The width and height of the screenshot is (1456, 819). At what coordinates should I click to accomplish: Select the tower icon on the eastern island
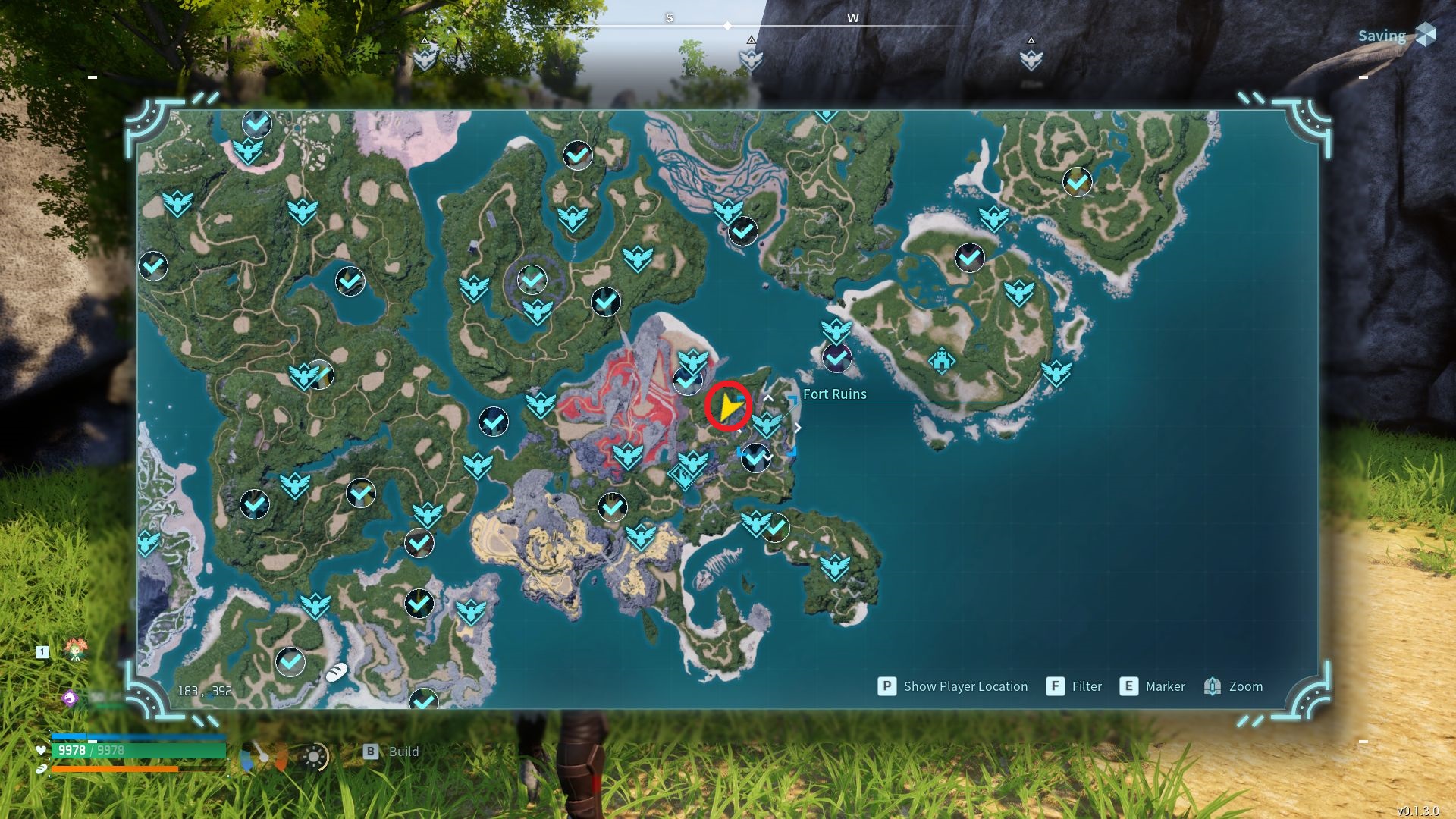pos(942,361)
